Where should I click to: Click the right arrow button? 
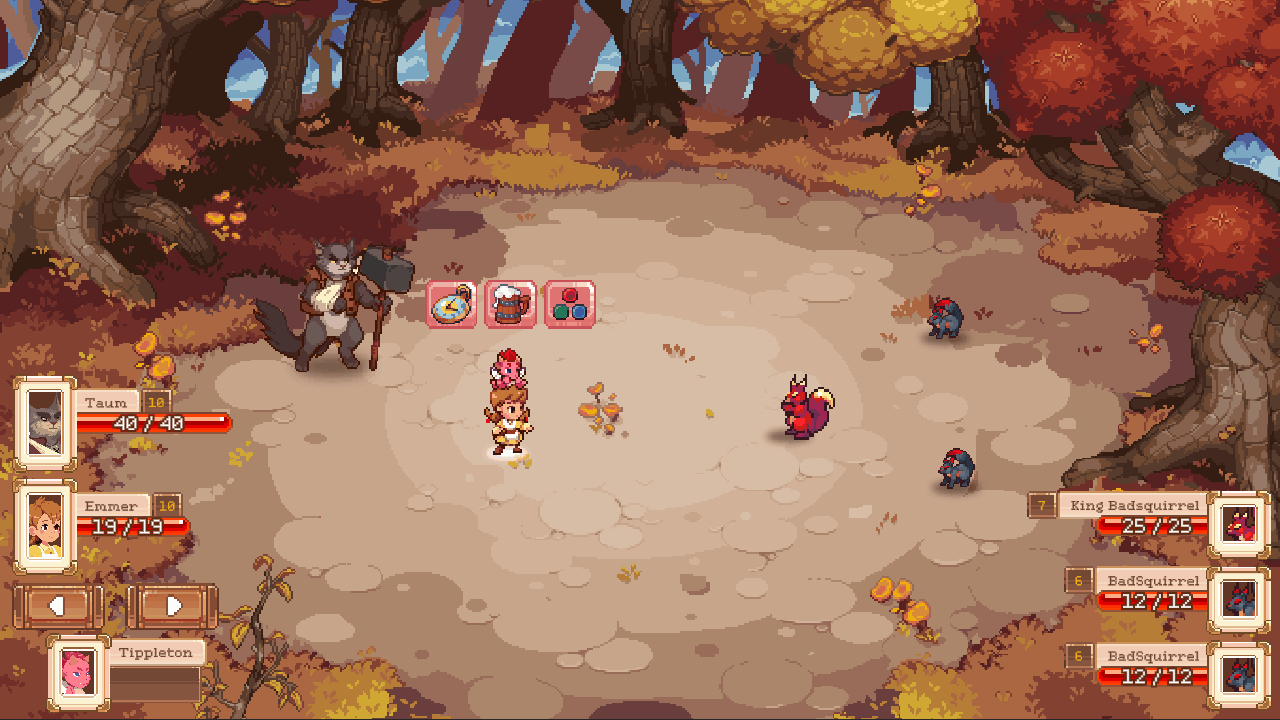click(173, 606)
